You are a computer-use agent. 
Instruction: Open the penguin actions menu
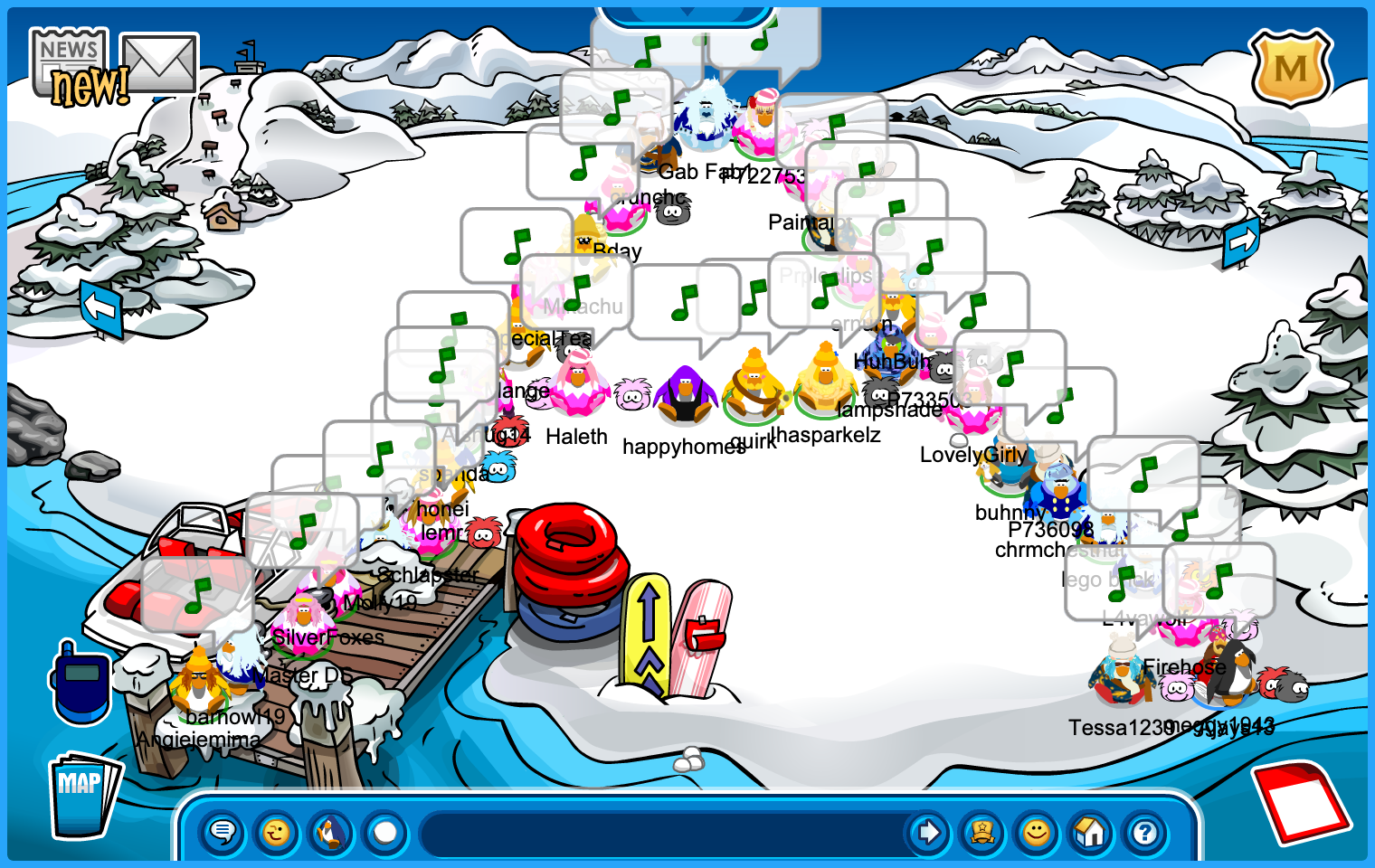[331, 832]
